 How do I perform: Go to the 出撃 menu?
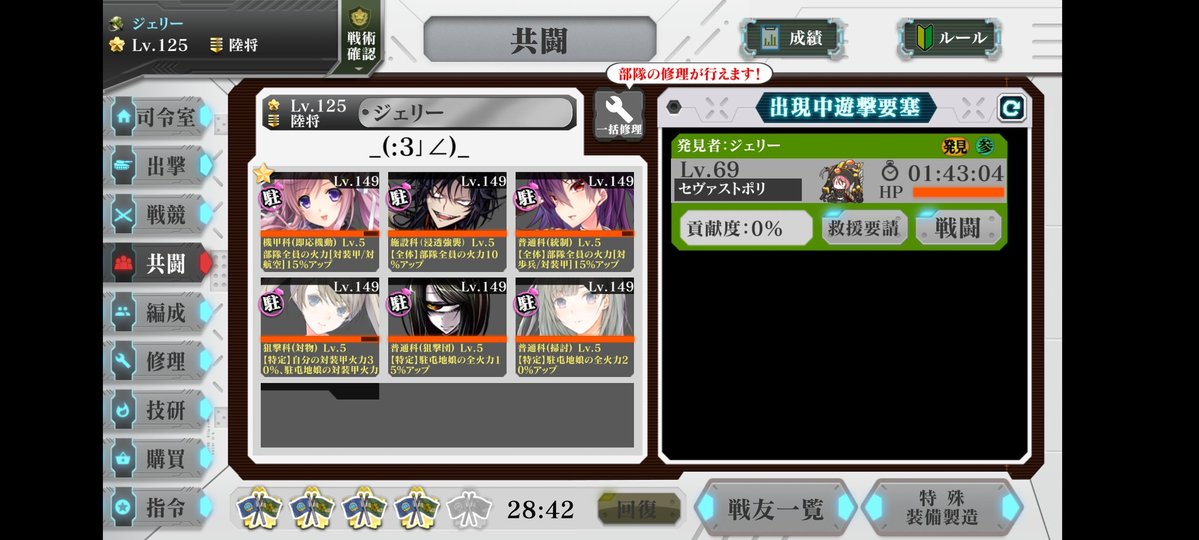[x=160, y=166]
